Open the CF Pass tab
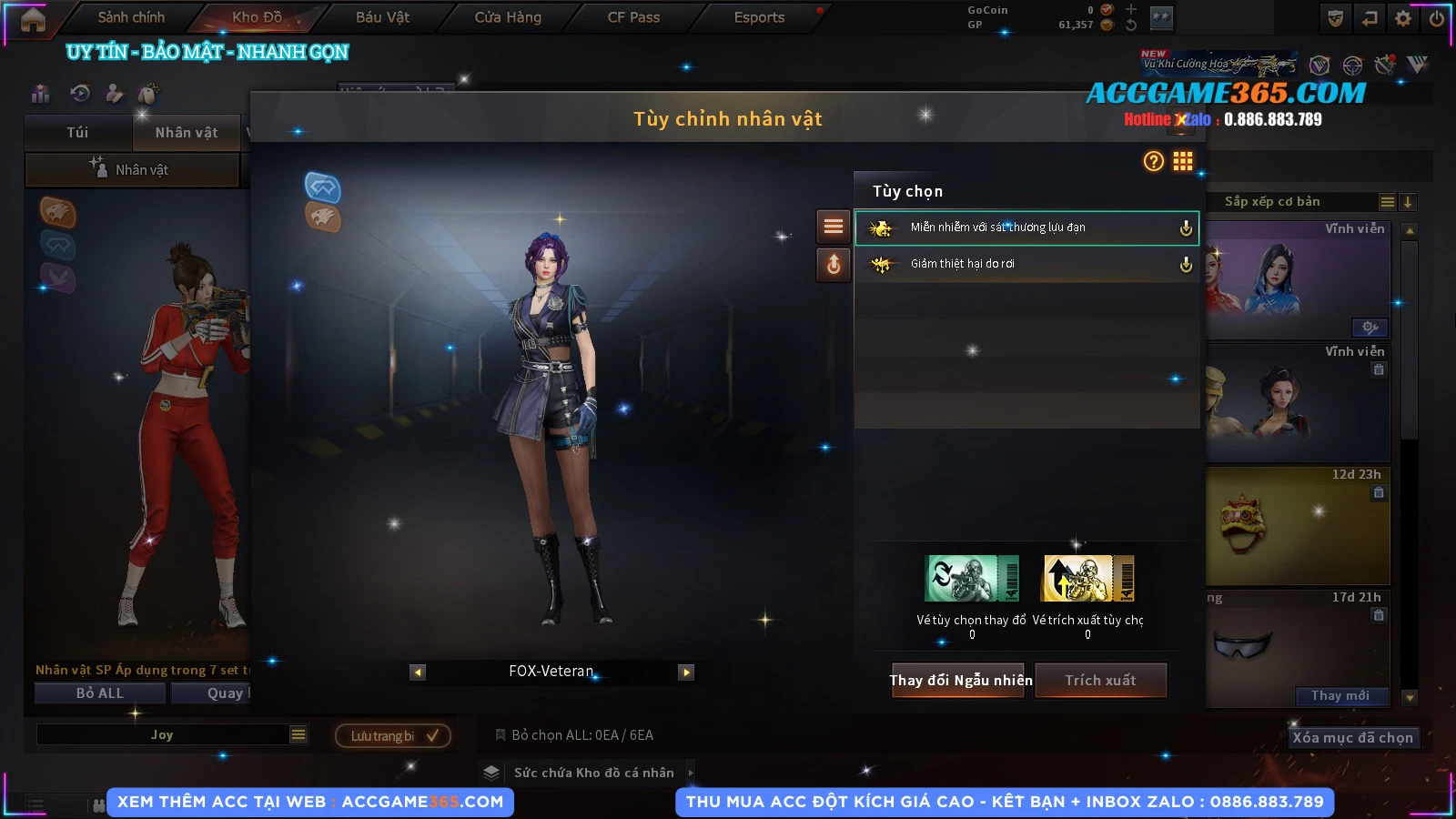Viewport: 1456px width, 819px height. point(633,17)
